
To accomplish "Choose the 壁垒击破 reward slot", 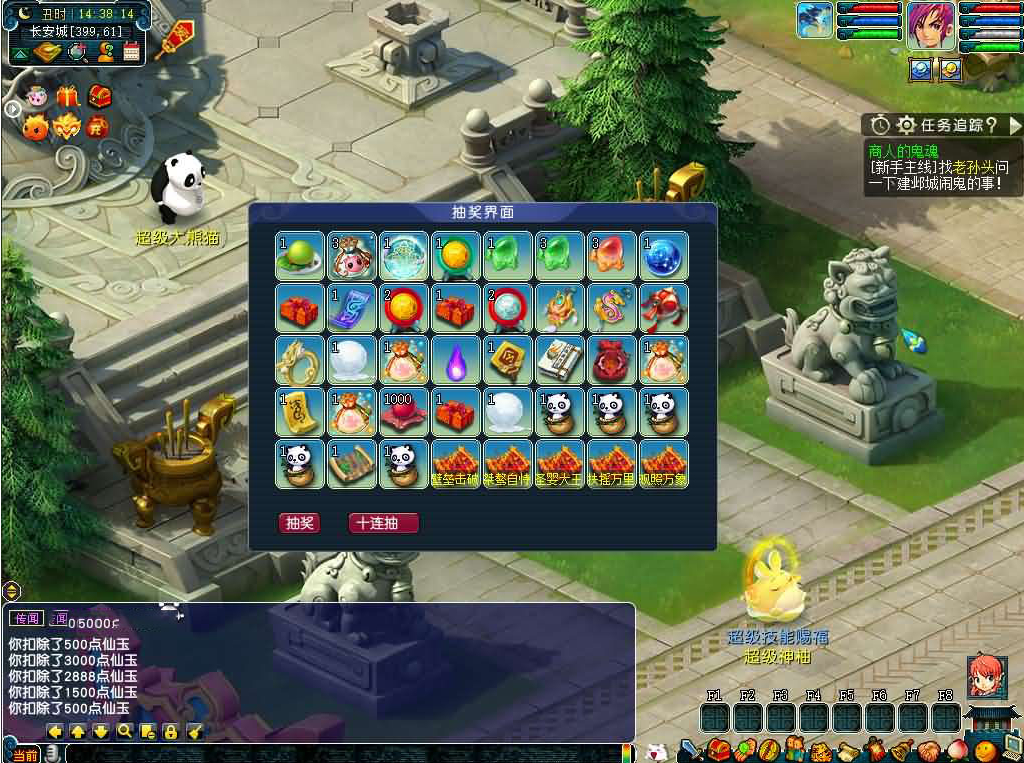I will tap(456, 464).
